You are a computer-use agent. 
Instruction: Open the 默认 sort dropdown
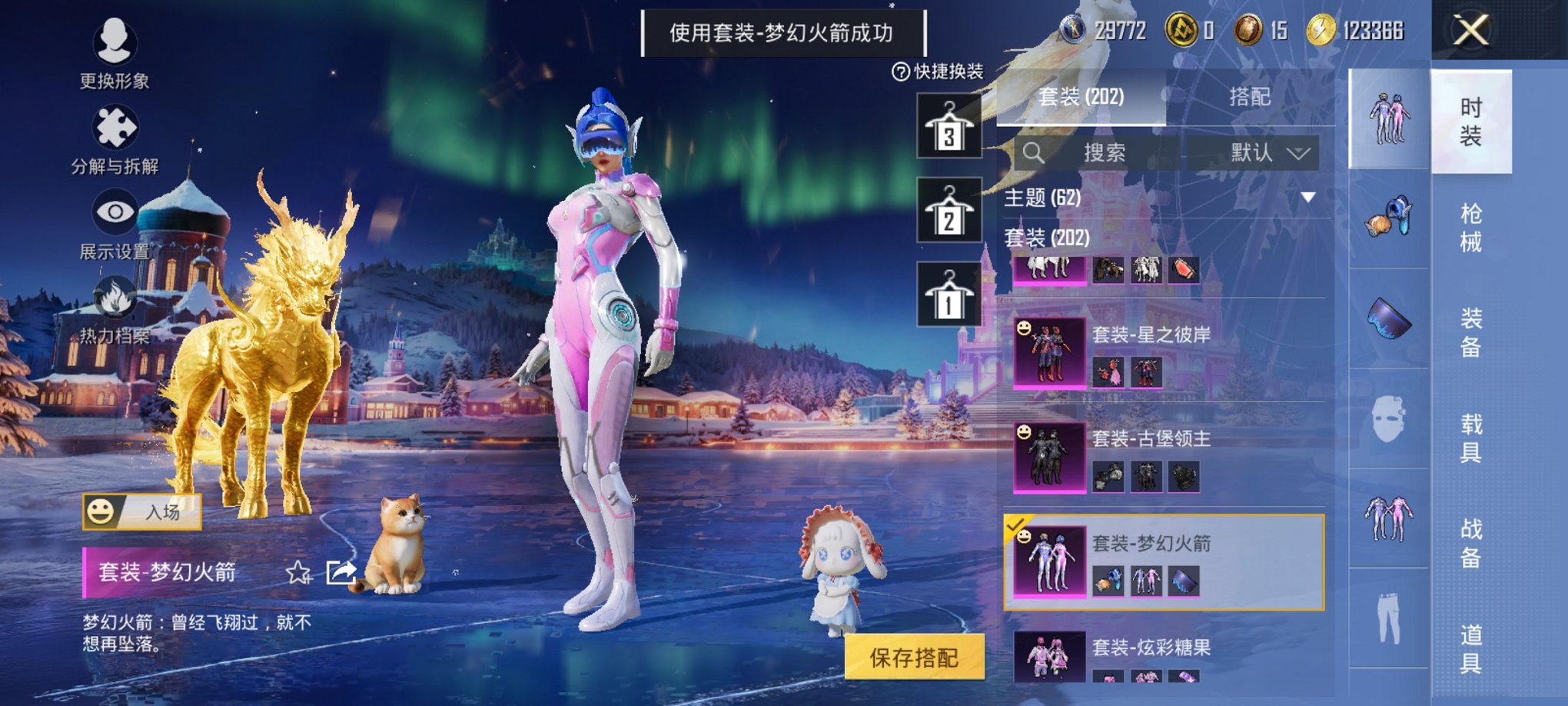point(1266,152)
